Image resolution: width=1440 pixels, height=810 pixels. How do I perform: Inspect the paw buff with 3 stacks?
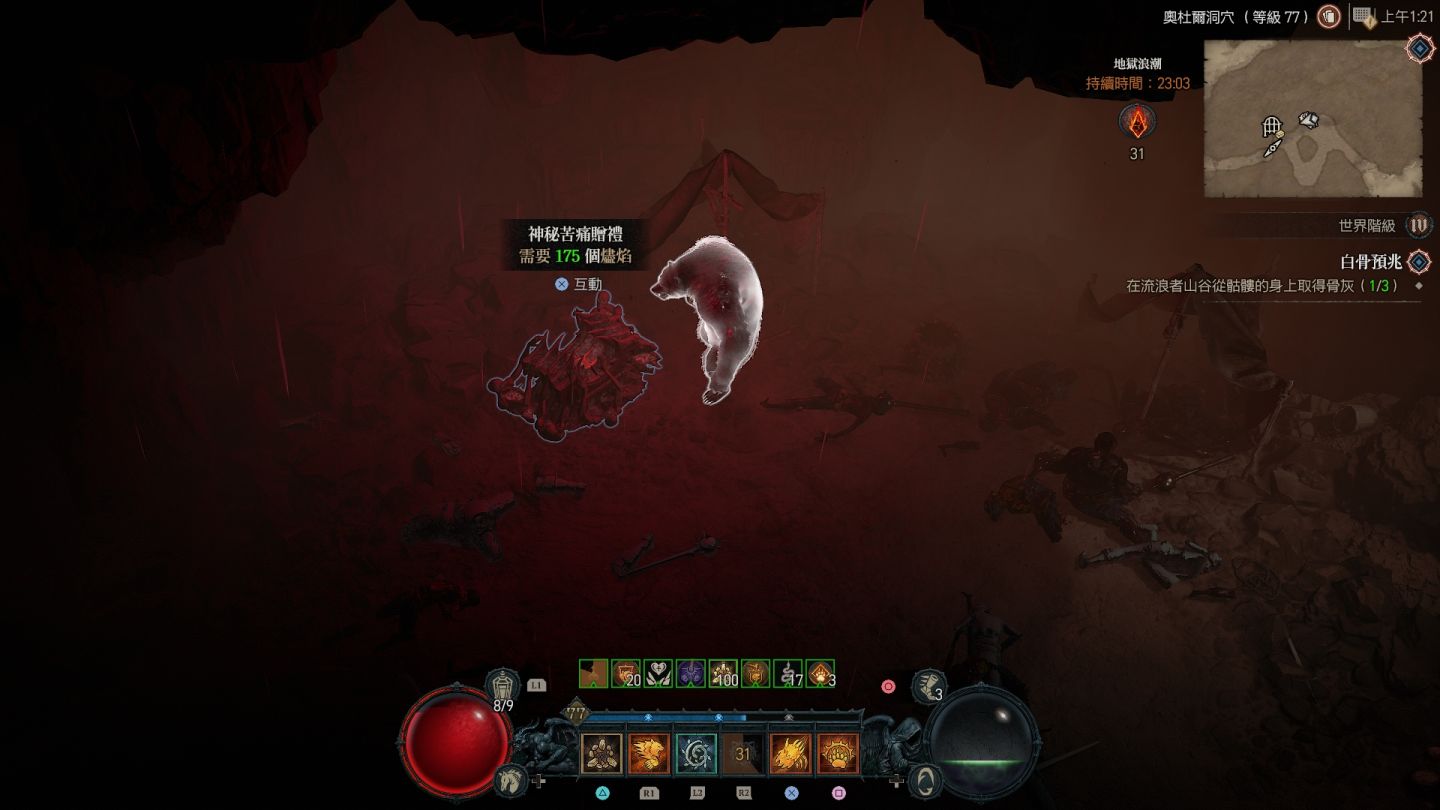click(x=821, y=674)
